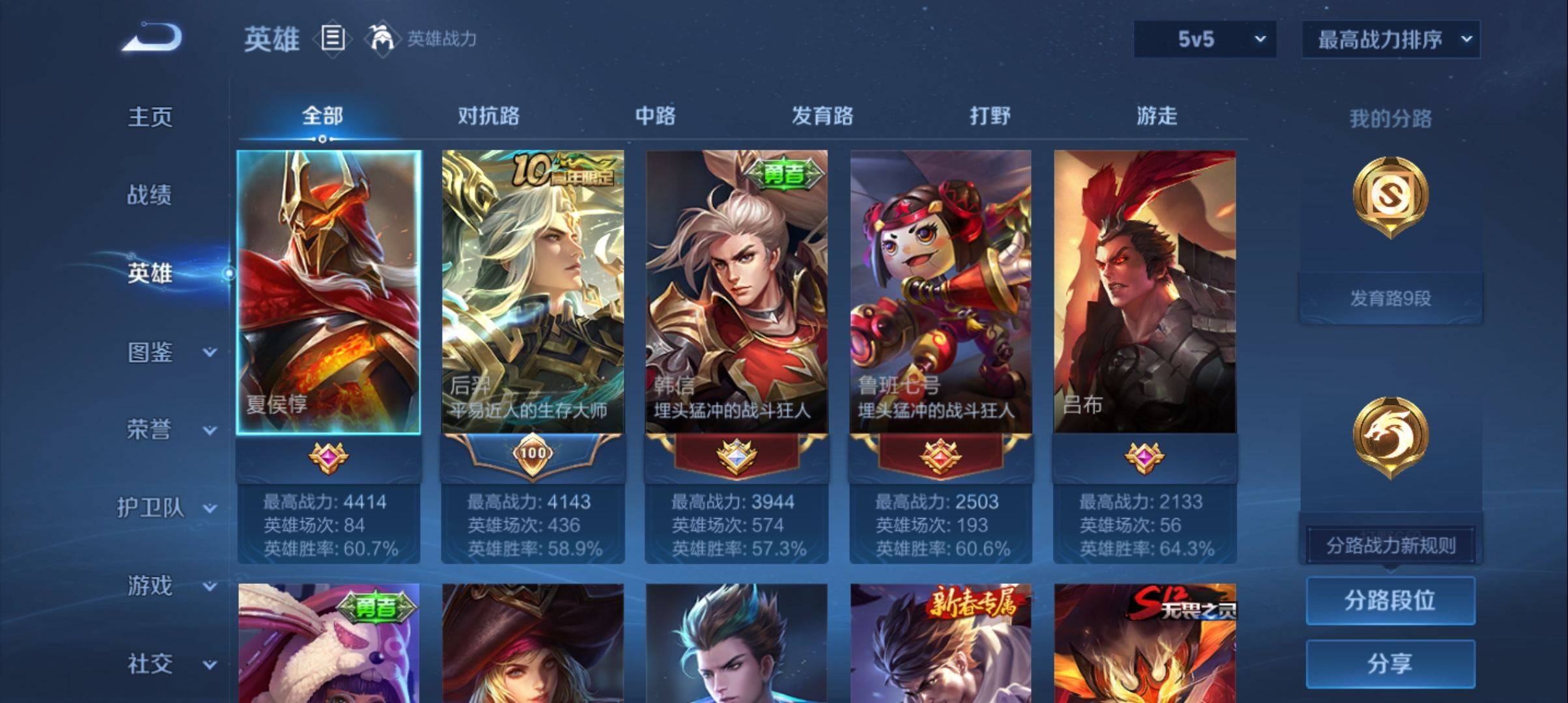
Task: Select the 韩信 hero card
Action: (736, 292)
